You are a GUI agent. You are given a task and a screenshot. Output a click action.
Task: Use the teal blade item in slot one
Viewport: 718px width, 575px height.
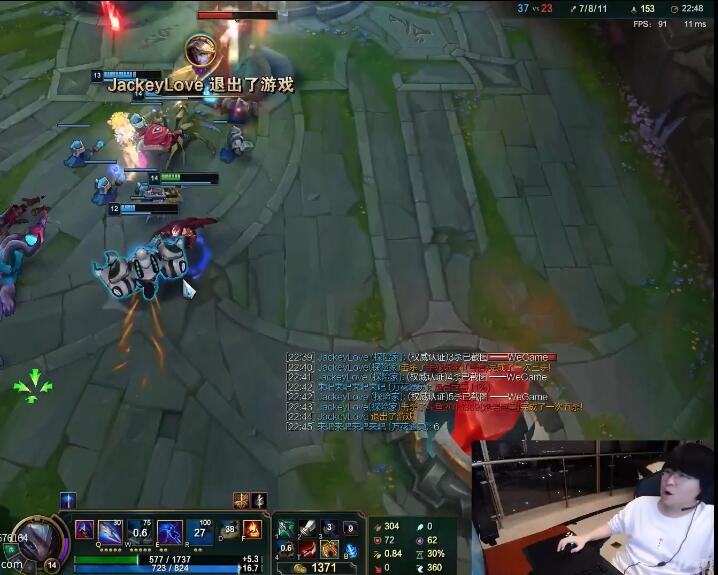click(286, 529)
